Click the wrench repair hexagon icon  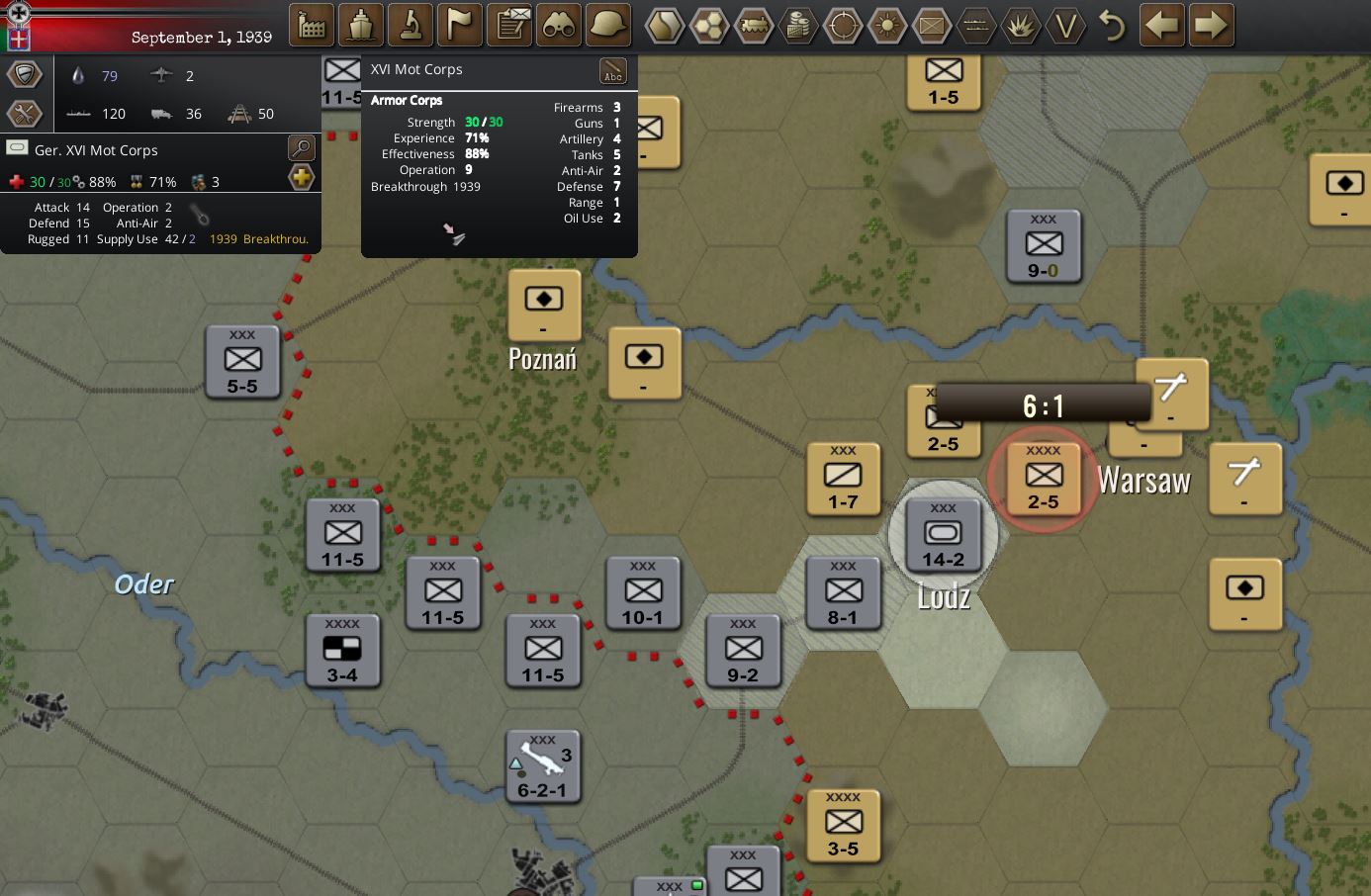[24, 113]
